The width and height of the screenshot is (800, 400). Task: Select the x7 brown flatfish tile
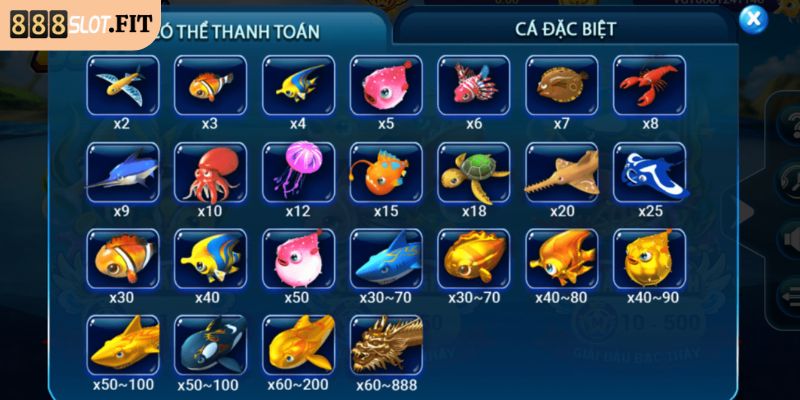point(562,85)
